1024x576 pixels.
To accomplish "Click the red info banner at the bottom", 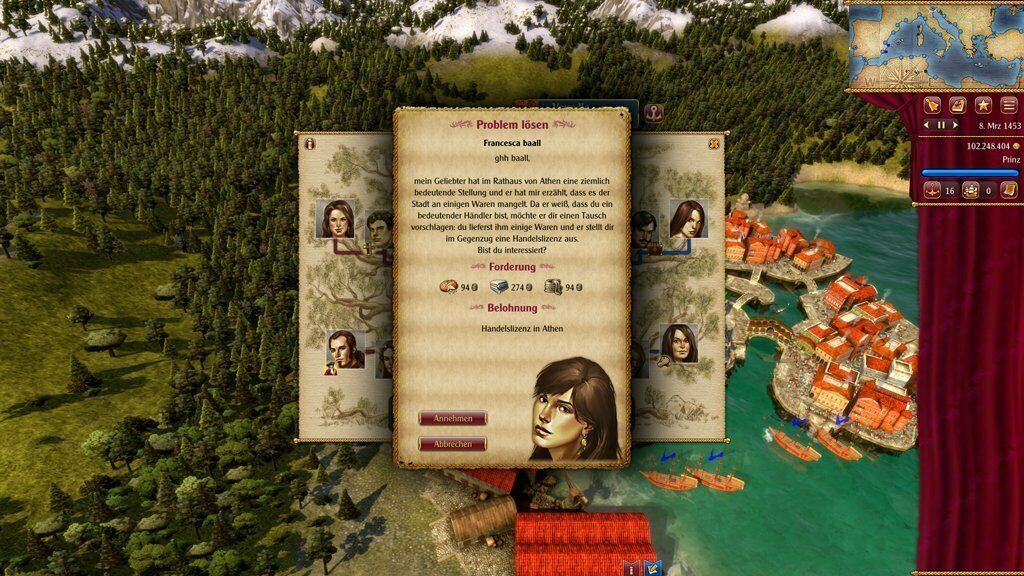I will [632, 568].
